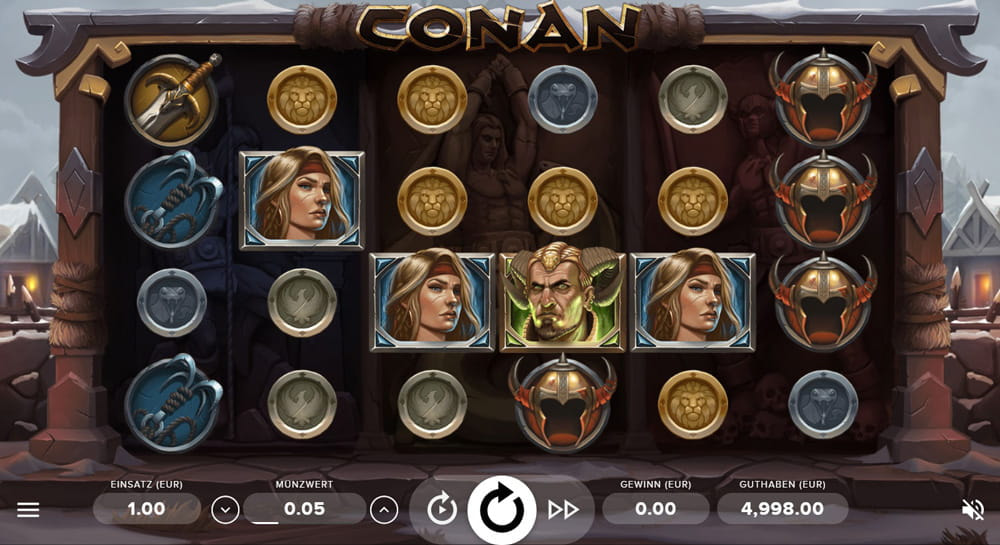This screenshot has height=545, width=1000.
Task: Increase the coin value (Münzwert)
Action: [x=384, y=510]
